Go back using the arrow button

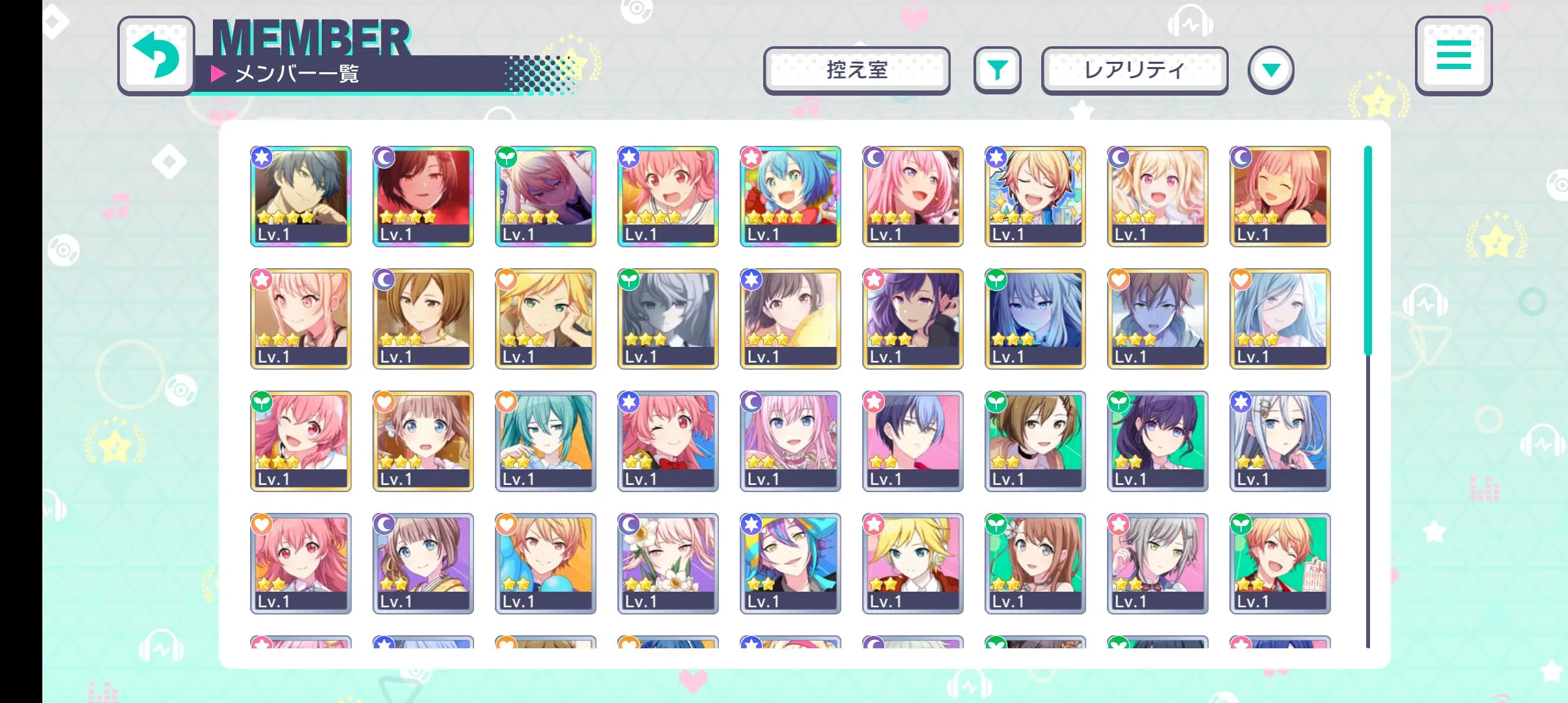coord(156,55)
